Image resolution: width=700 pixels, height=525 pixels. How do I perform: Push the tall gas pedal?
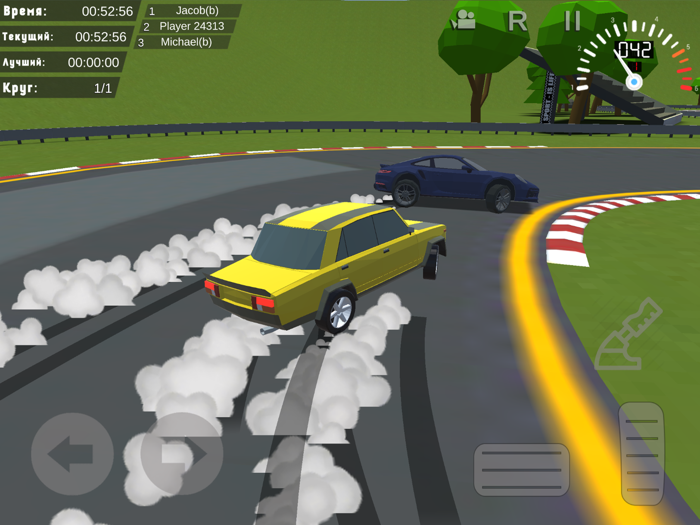(641, 453)
